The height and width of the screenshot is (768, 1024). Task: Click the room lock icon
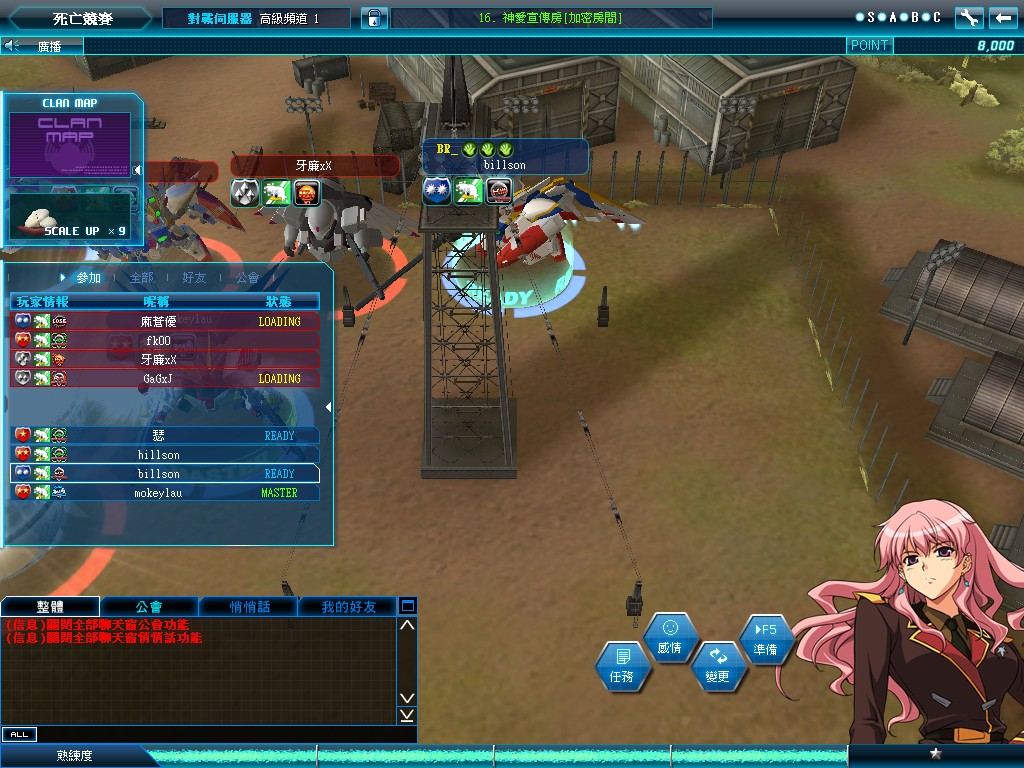coord(374,18)
